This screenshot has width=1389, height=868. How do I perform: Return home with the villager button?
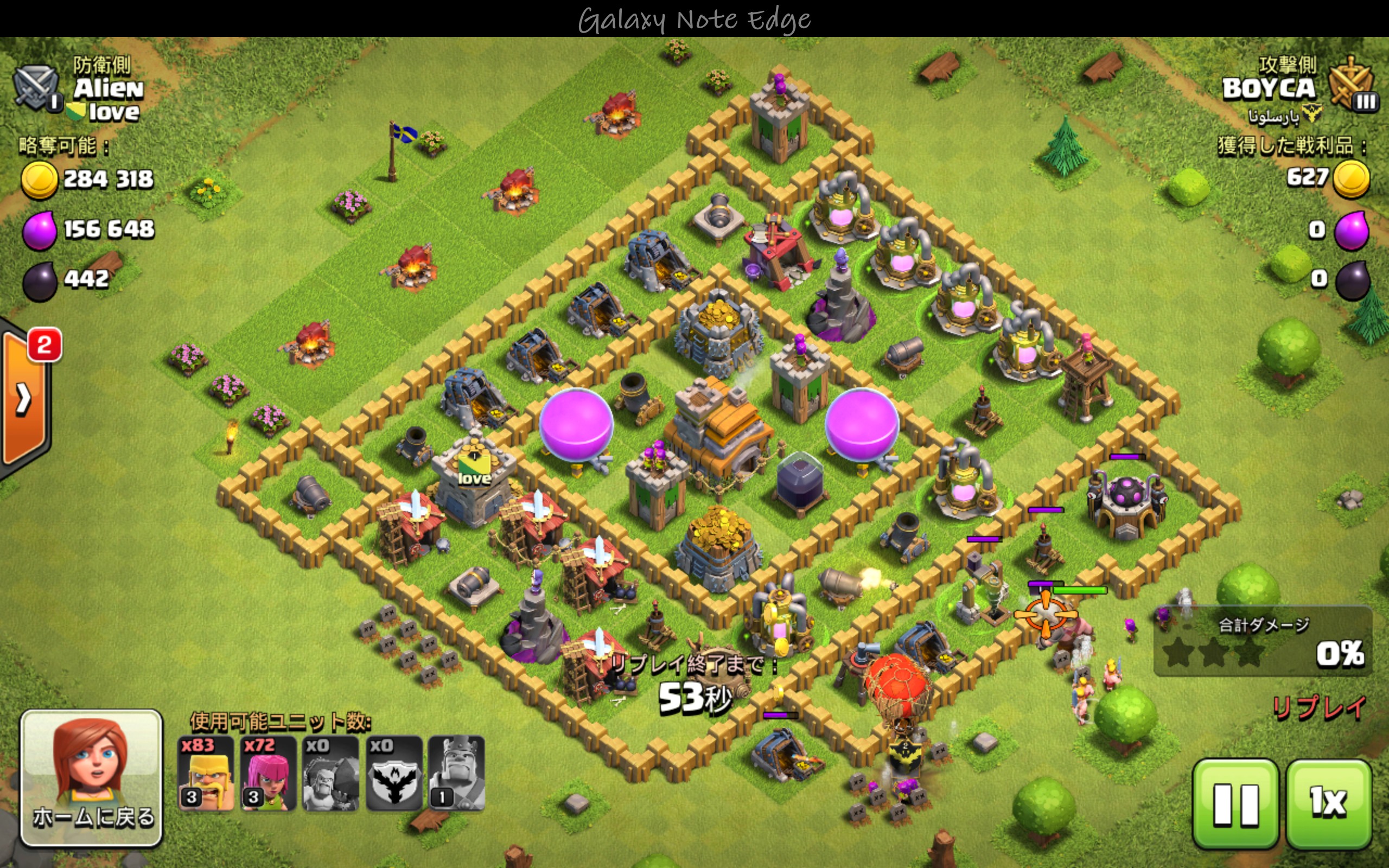[92, 778]
